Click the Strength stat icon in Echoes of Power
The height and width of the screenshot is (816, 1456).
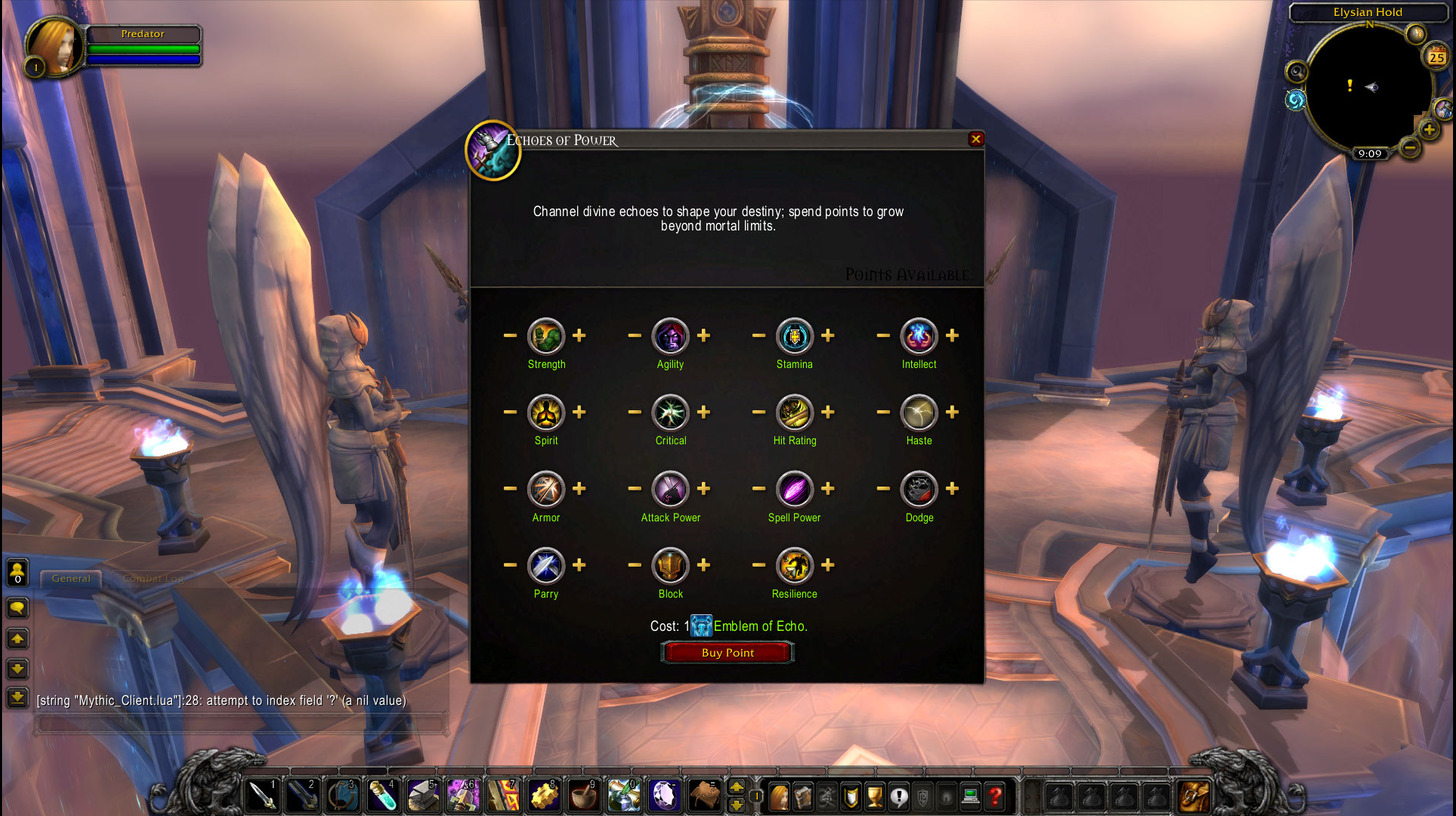(x=546, y=337)
